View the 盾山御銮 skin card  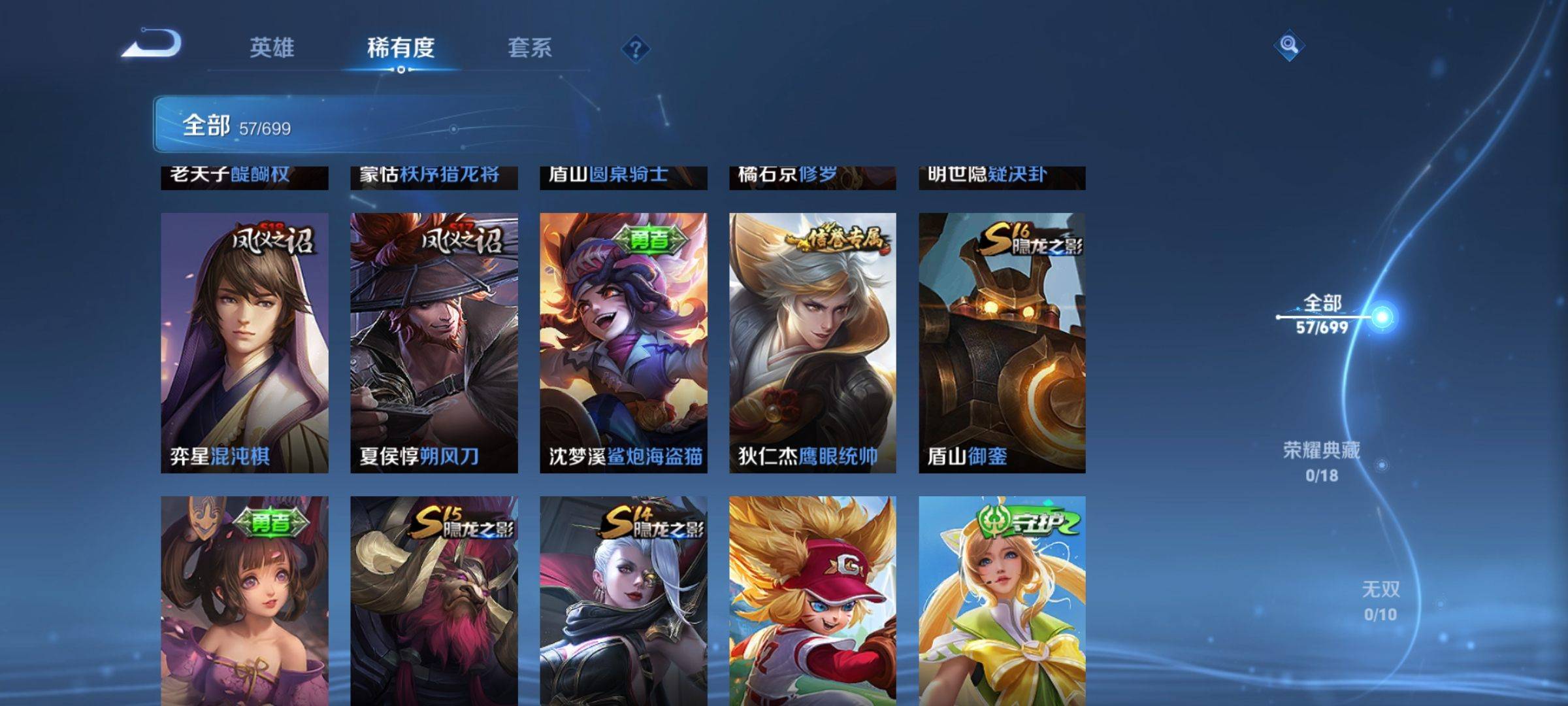(1002, 343)
